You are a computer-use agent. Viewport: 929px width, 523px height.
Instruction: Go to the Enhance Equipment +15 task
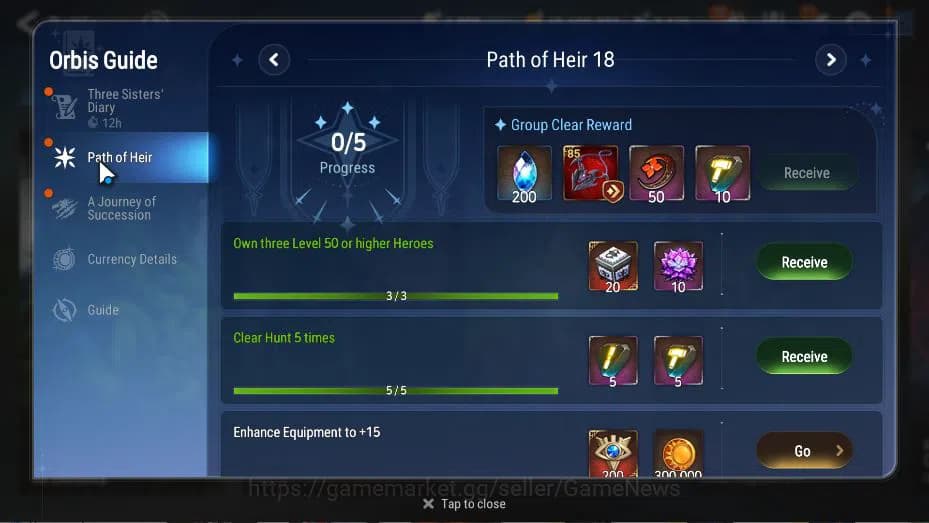(804, 451)
